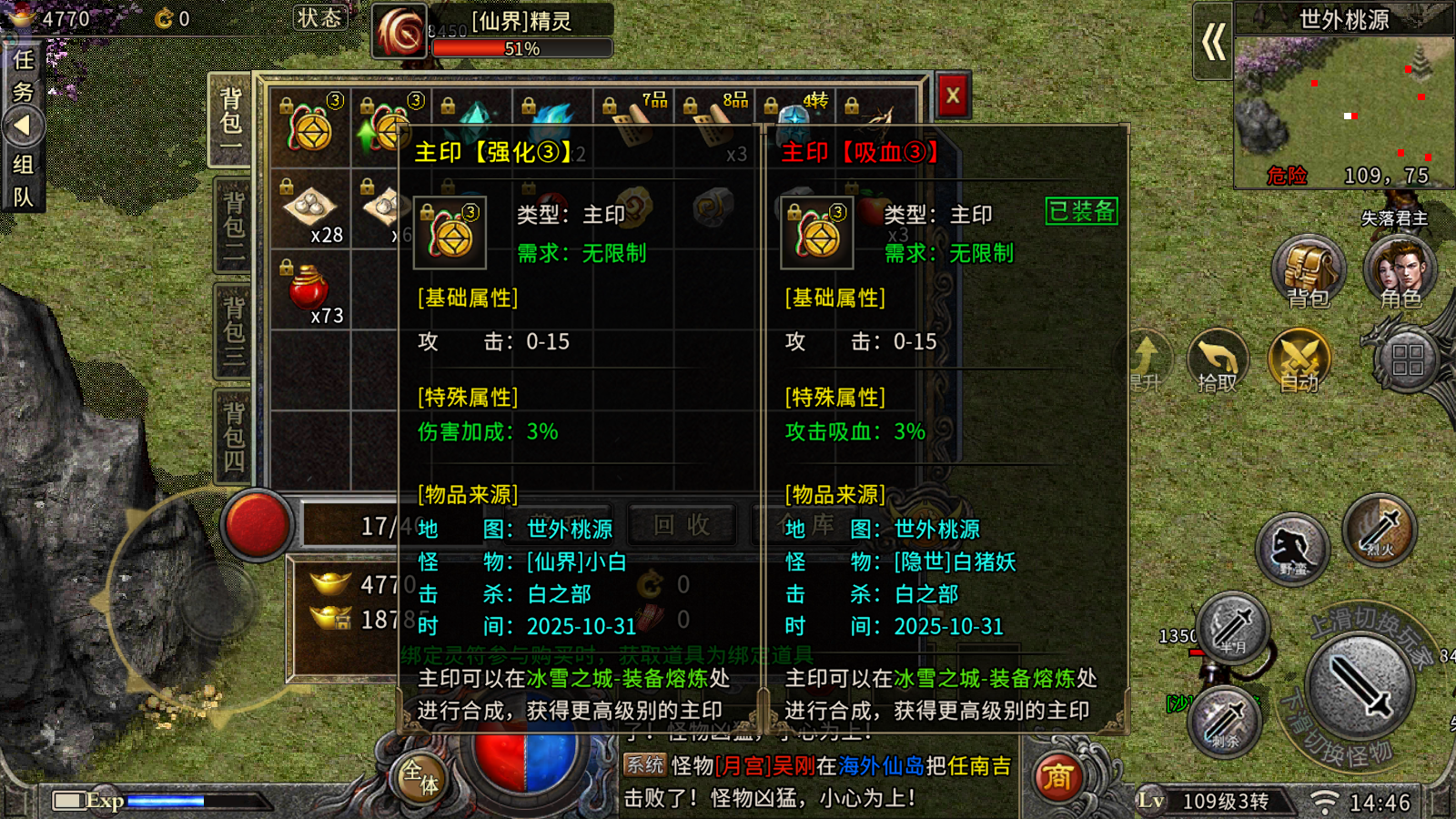Open the 世外桃源 minimap
Image resolution: width=1456 pixels, height=819 pixels.
tap(1343, 109)
